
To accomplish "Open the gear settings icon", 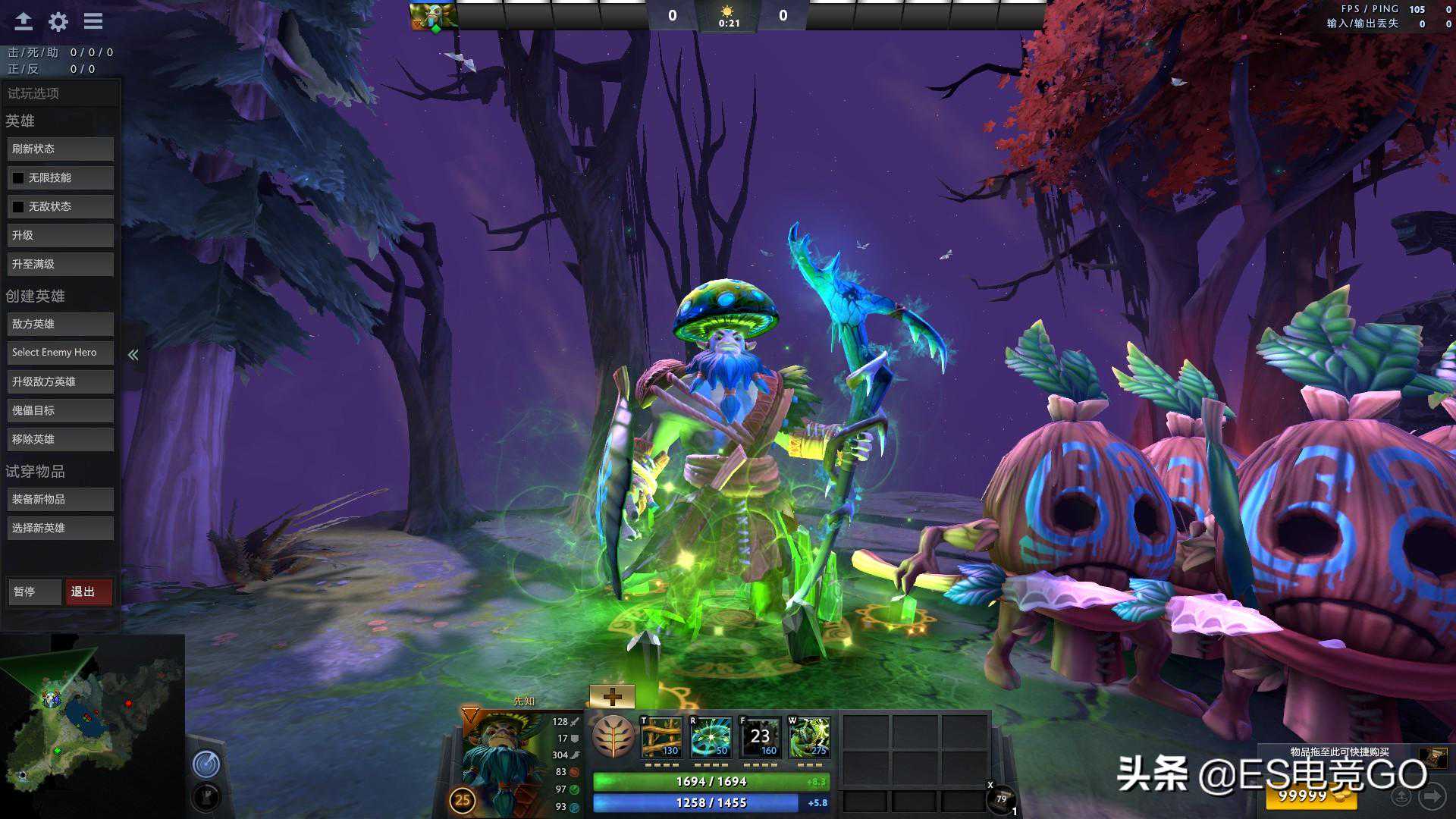I will [x=58, y=21].
